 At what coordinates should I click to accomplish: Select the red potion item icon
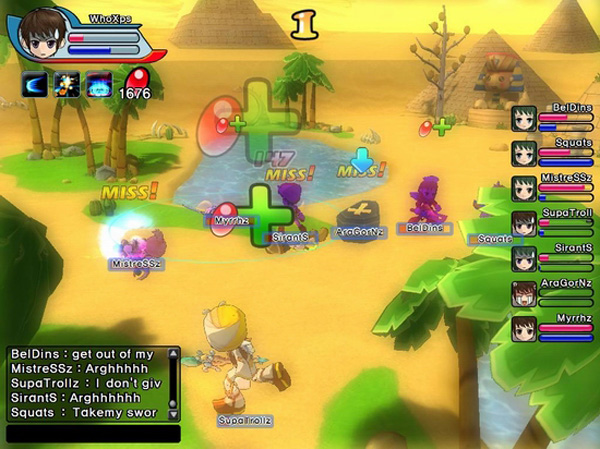pyautogui.click(x=136, y=78)
